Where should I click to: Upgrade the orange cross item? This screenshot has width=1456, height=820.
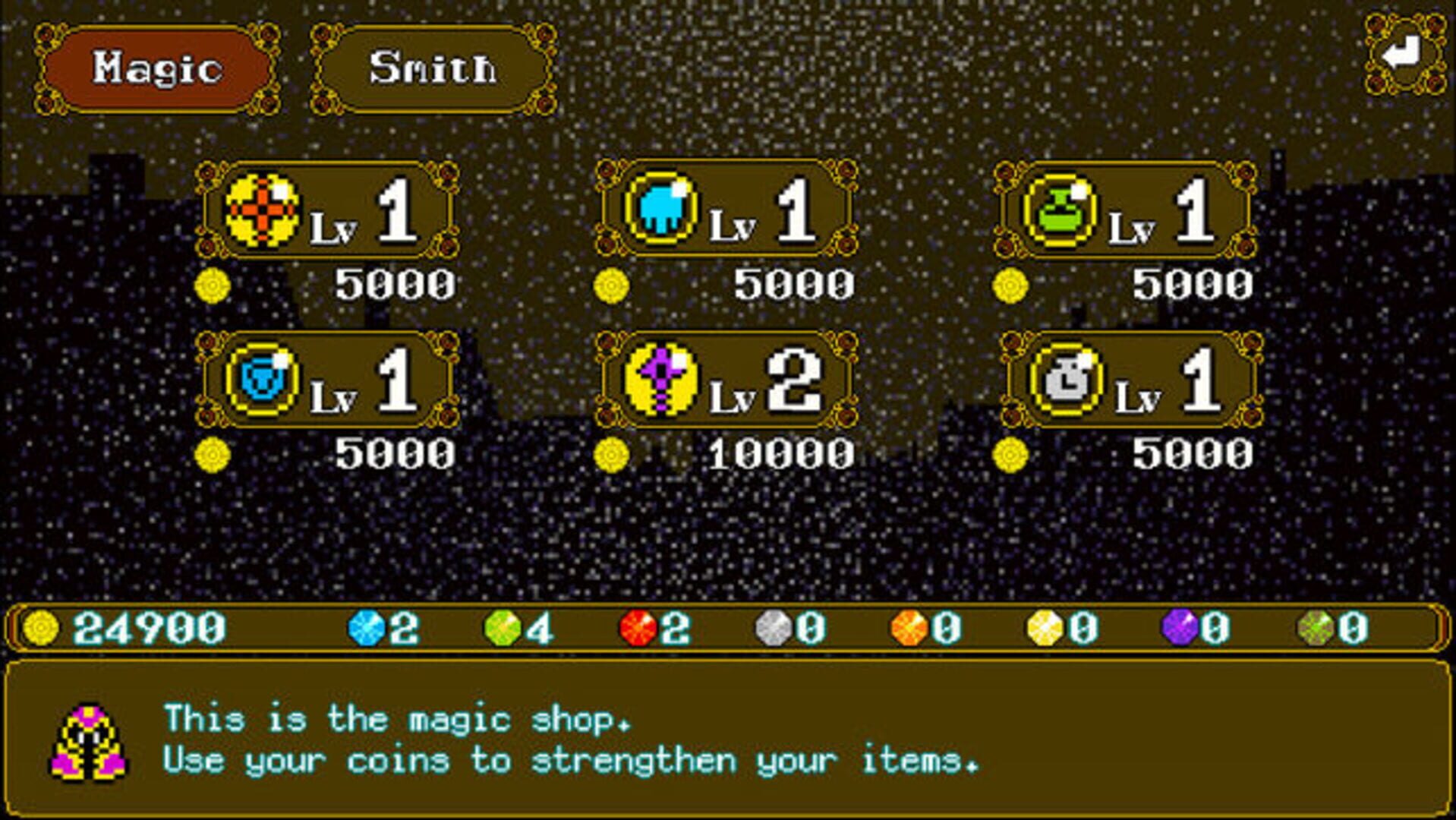click(x=327, y=210)
